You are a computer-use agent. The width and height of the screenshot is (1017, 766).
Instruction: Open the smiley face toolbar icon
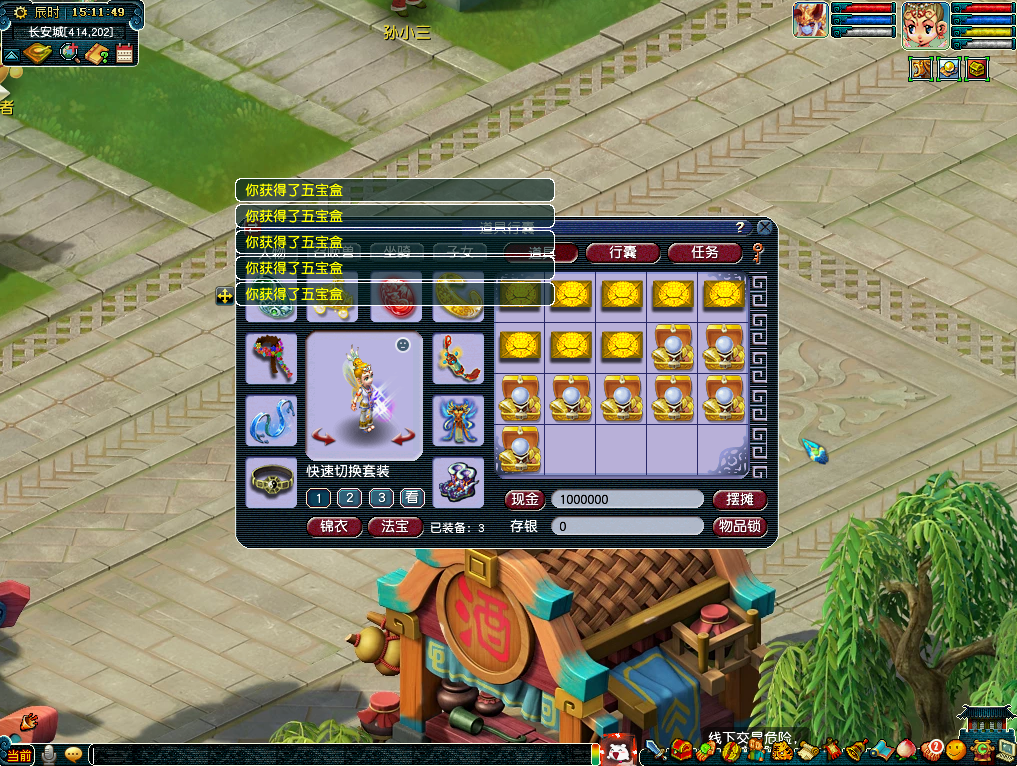pos(956,749)
